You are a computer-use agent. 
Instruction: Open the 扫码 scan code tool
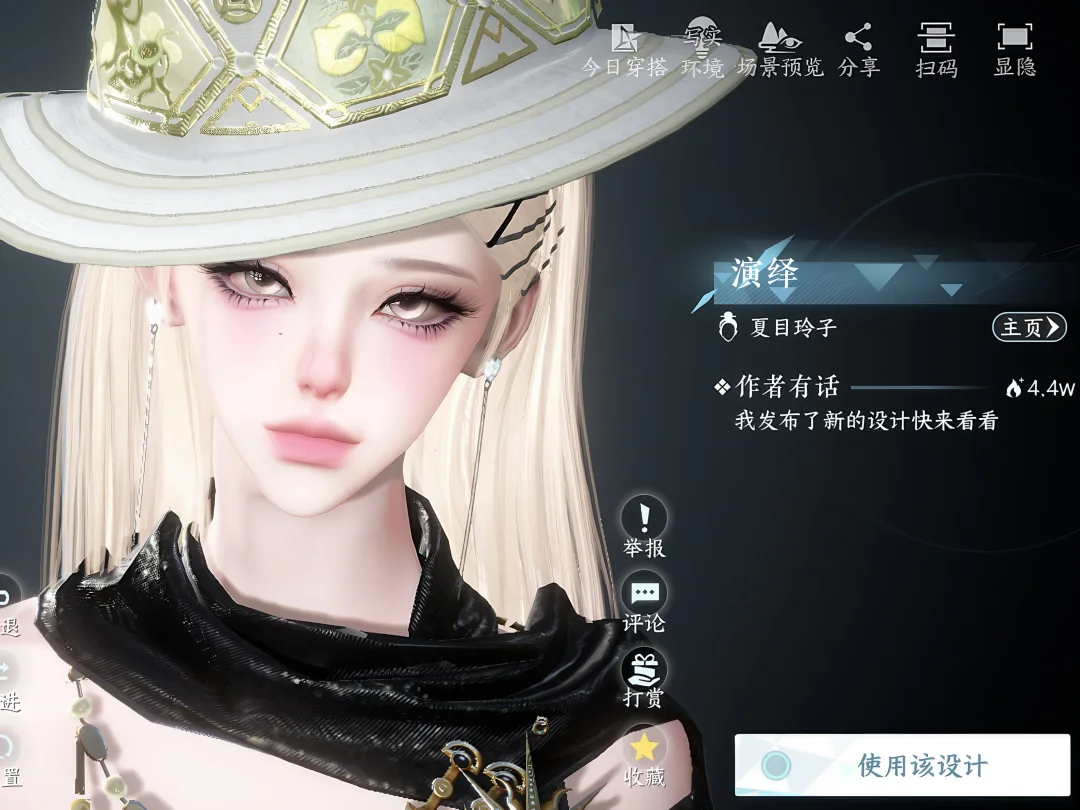coord(936,50)
